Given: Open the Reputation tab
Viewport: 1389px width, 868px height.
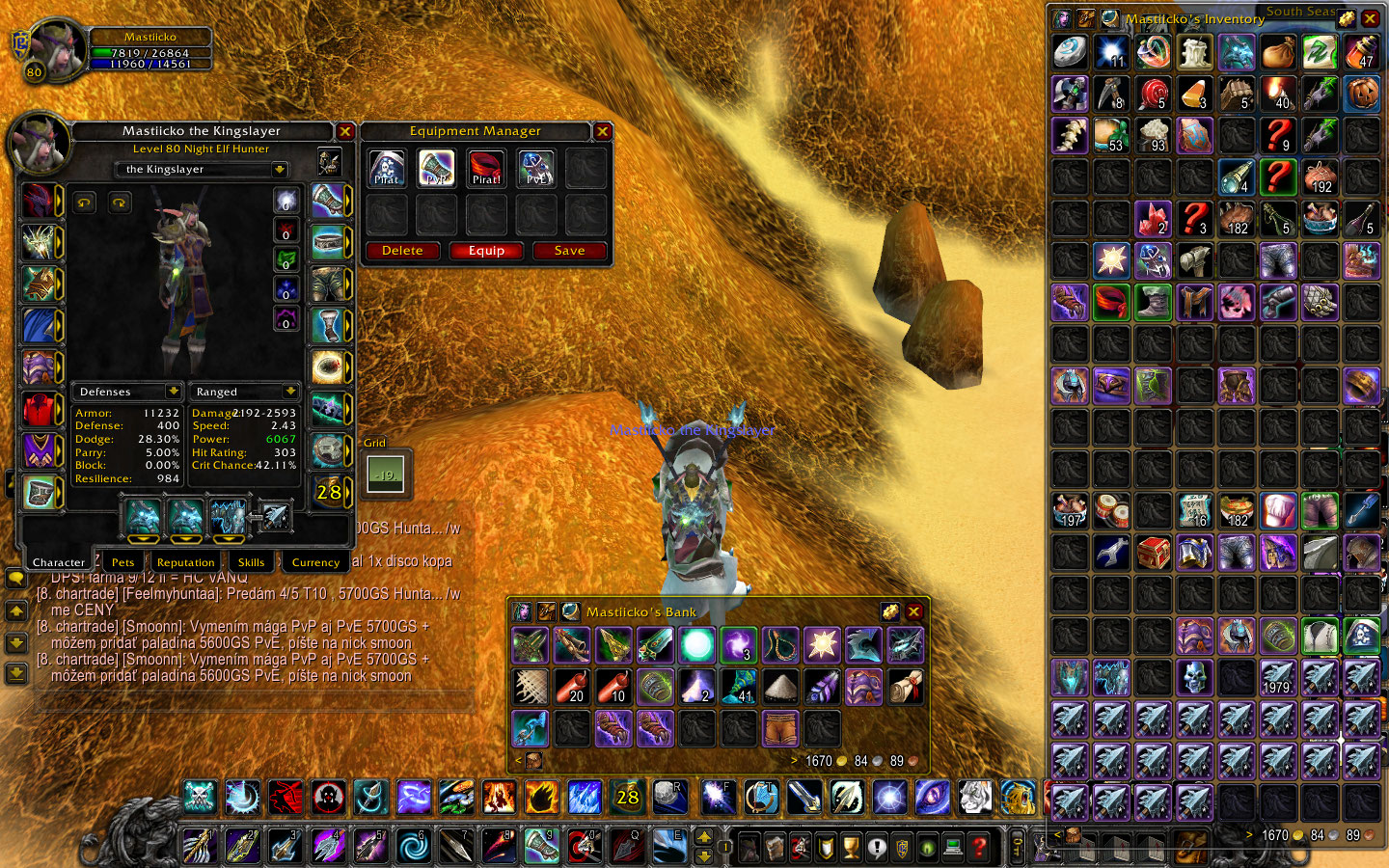Looking at the screenshot, I should [185, 562].
